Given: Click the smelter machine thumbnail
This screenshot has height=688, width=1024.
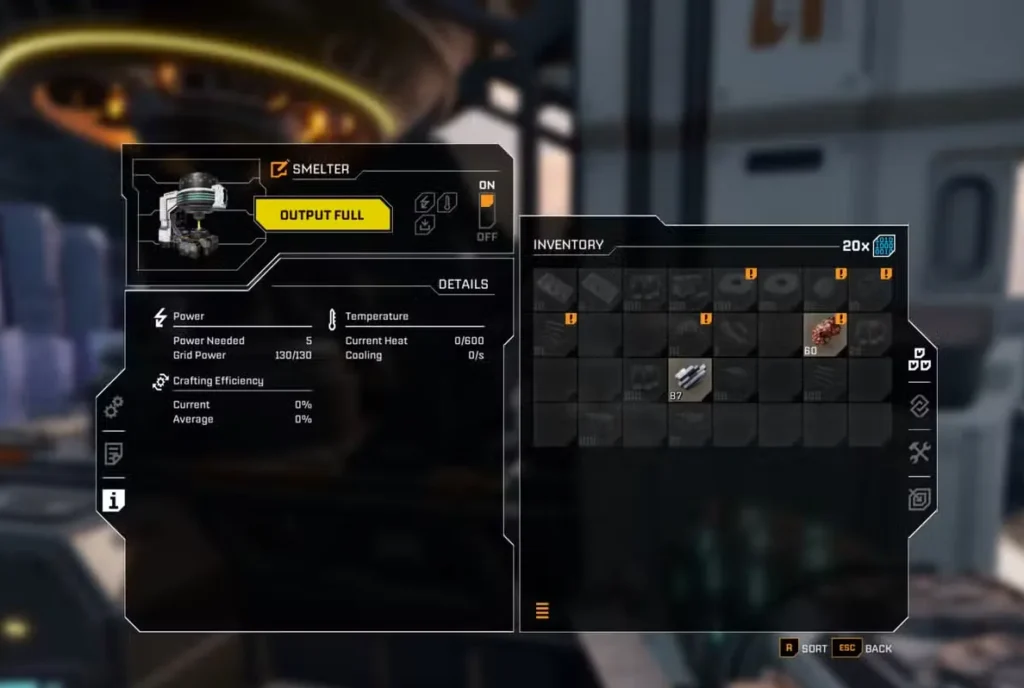Looking at the screenshot, I should 195,210.
